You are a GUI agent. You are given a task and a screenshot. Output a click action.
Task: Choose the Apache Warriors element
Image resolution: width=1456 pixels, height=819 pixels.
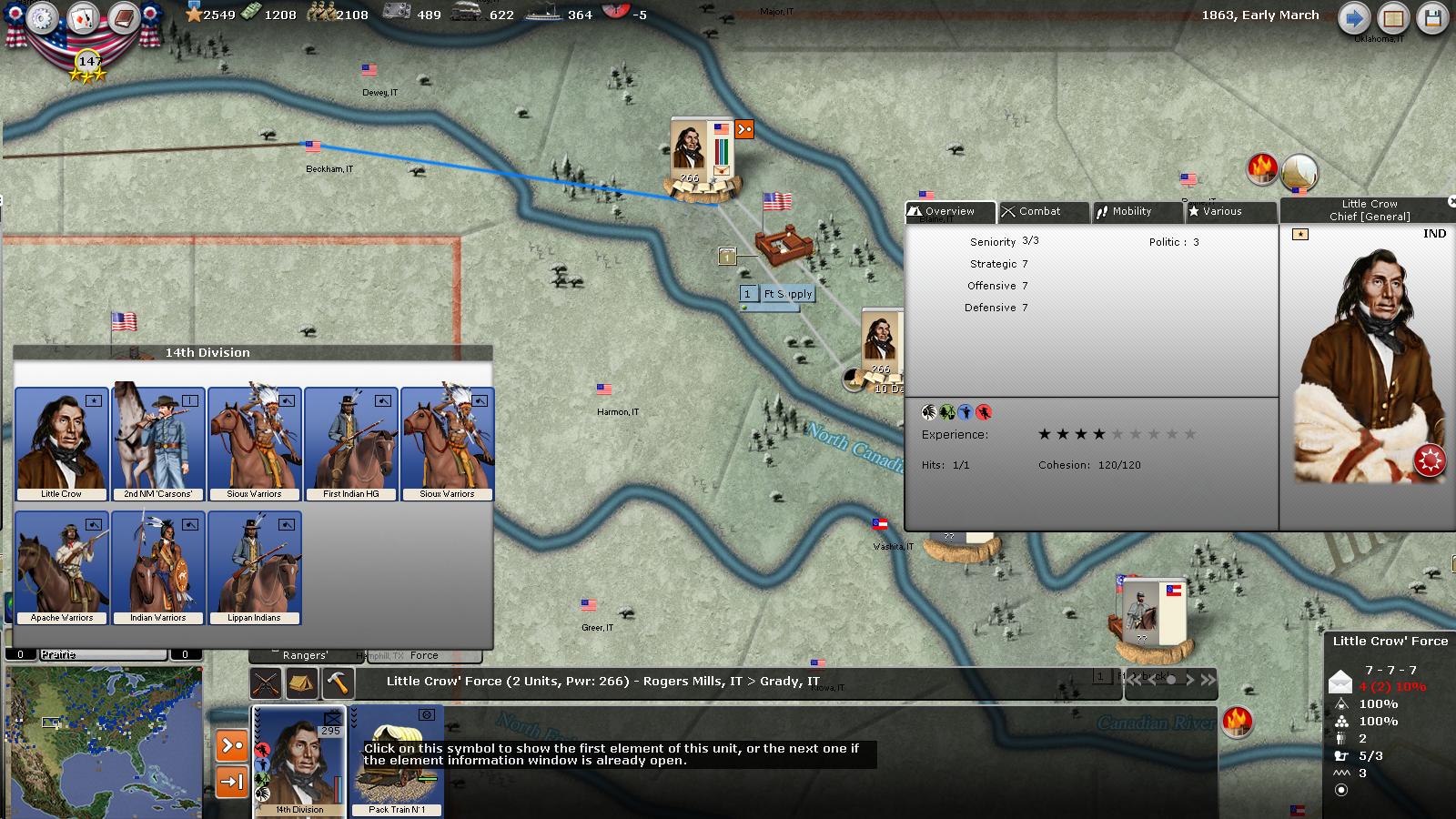pyautogui.click(x=62, y=568)
